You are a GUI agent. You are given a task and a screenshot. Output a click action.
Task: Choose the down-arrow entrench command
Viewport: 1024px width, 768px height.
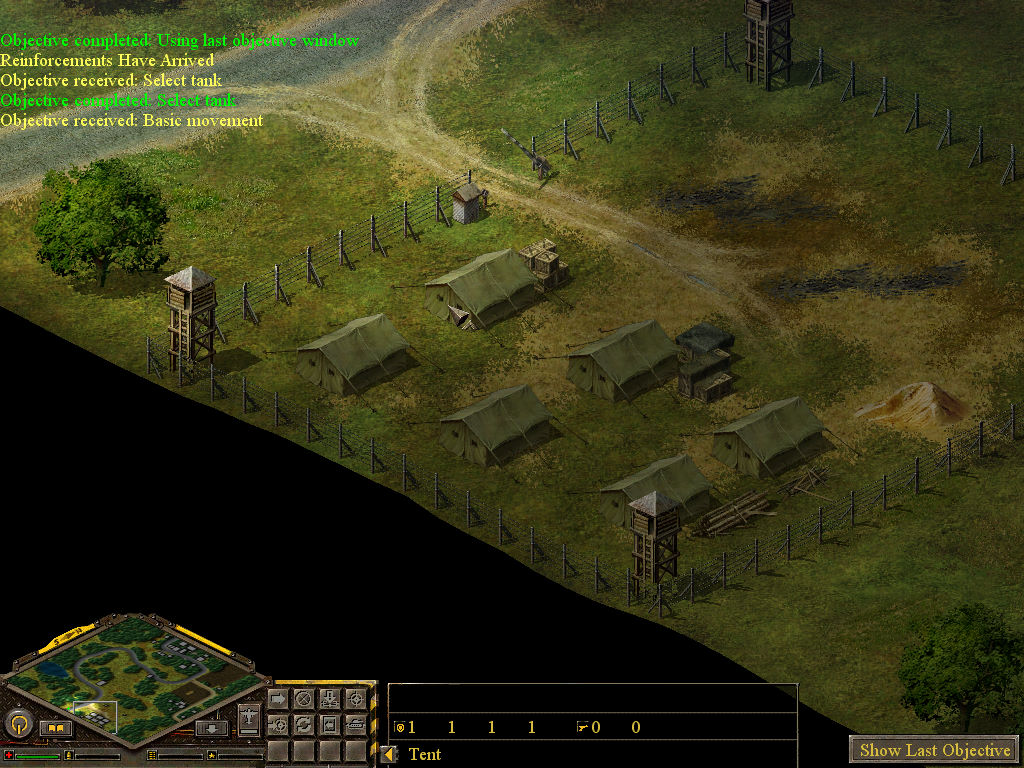pos(329,699)
